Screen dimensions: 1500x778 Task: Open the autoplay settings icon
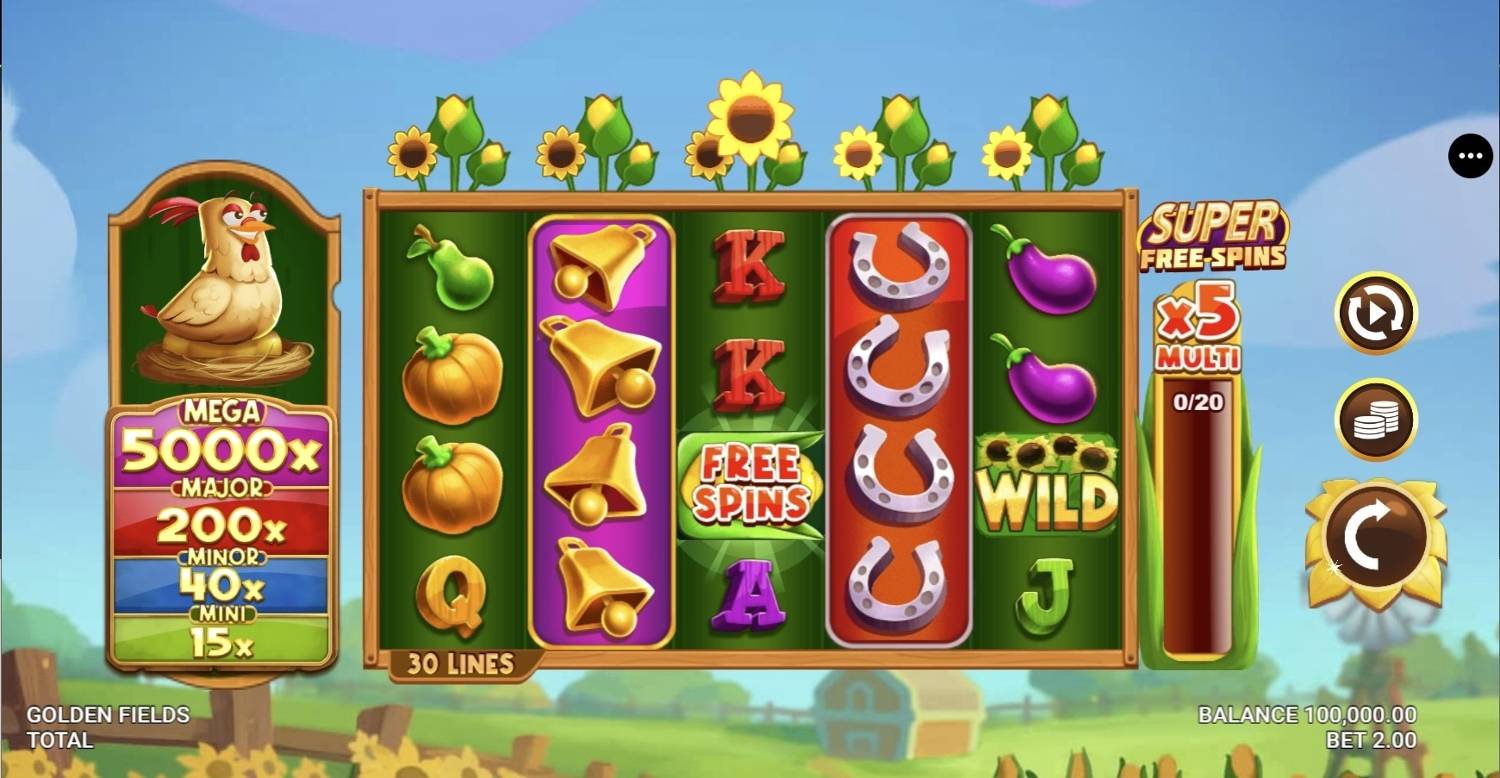[x=1375, y=312]
